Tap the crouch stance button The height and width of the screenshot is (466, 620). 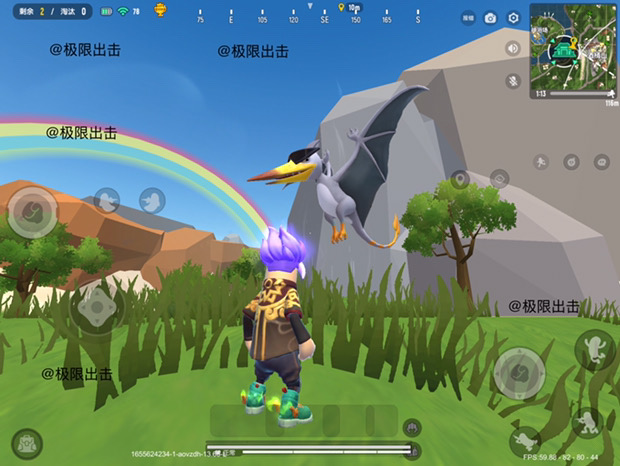click(x=587, y=421)
